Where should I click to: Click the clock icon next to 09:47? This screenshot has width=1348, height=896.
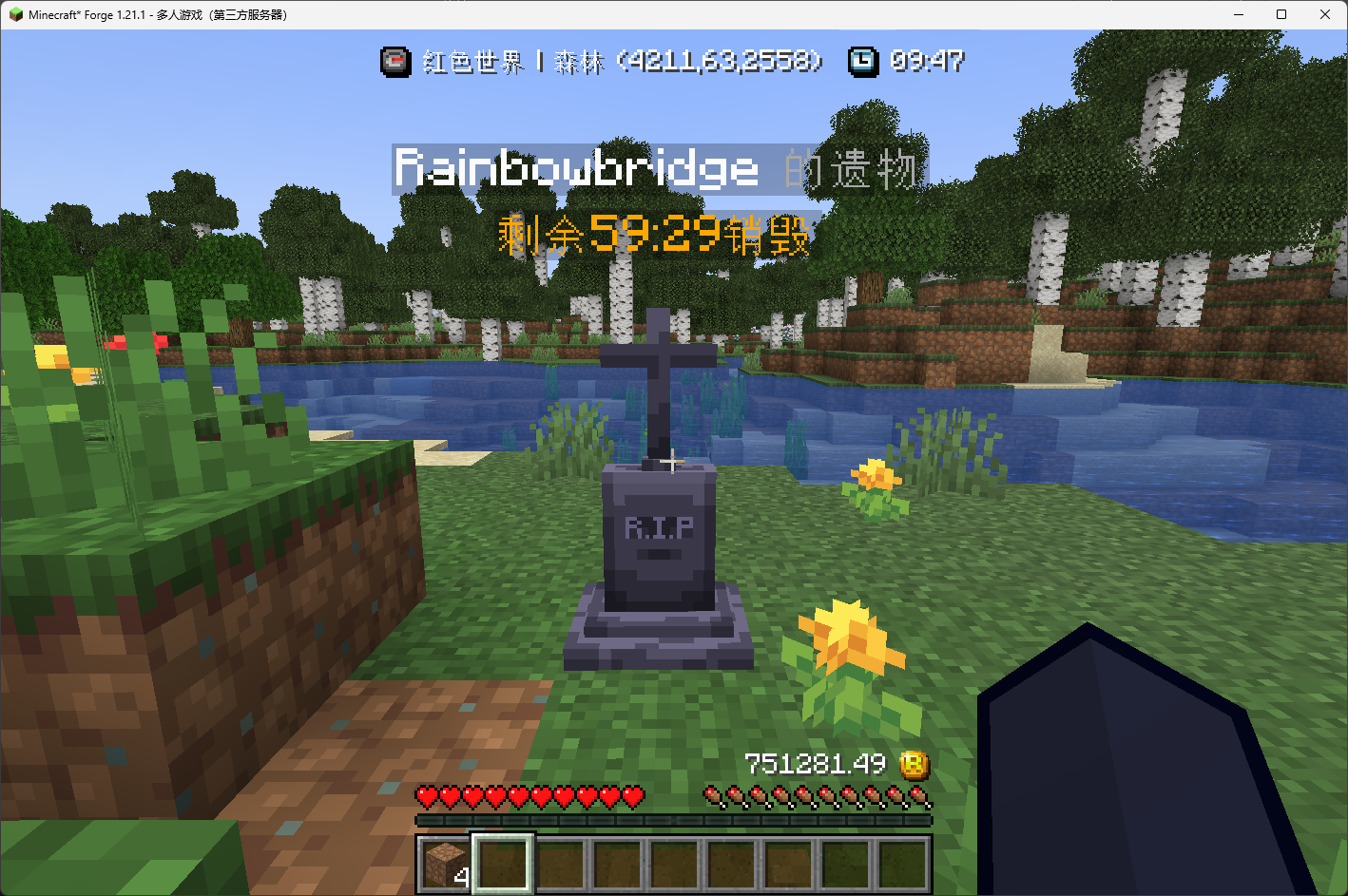click(x=863, y=62)
